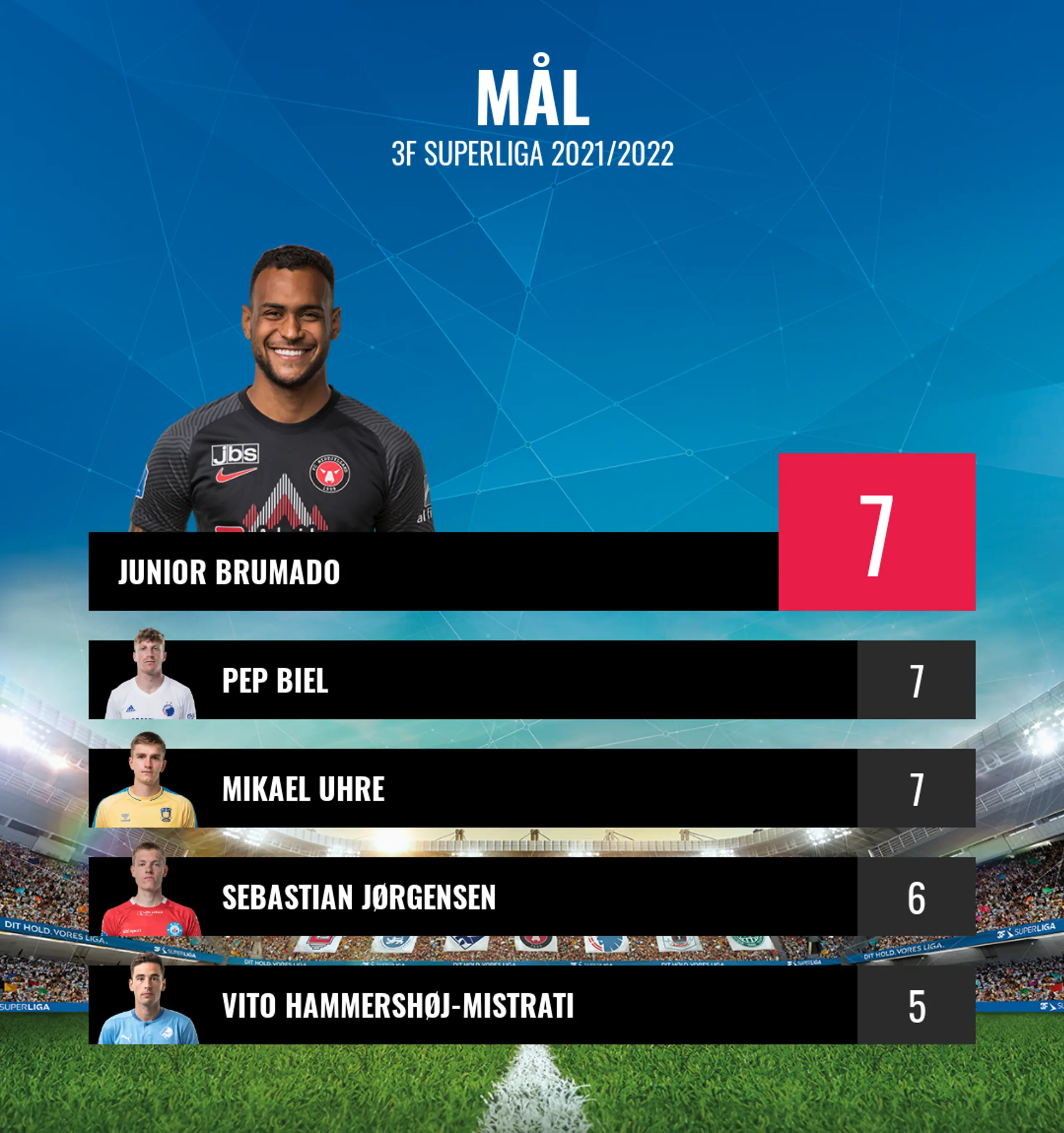
Task: Select the Junior Brumado top scorer row
Action: click(x=433, y=571)
